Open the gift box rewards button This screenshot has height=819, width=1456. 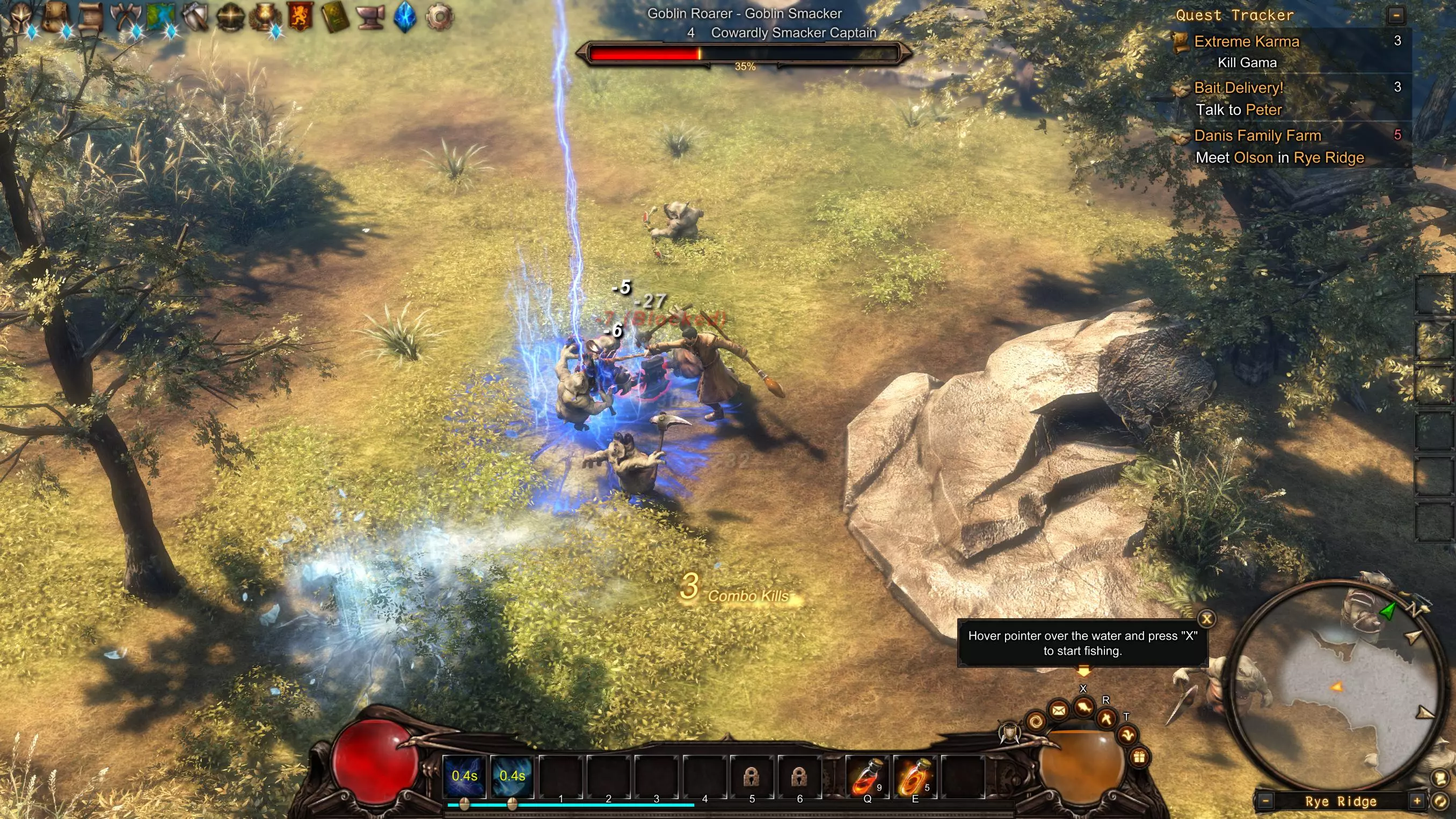1139,757
